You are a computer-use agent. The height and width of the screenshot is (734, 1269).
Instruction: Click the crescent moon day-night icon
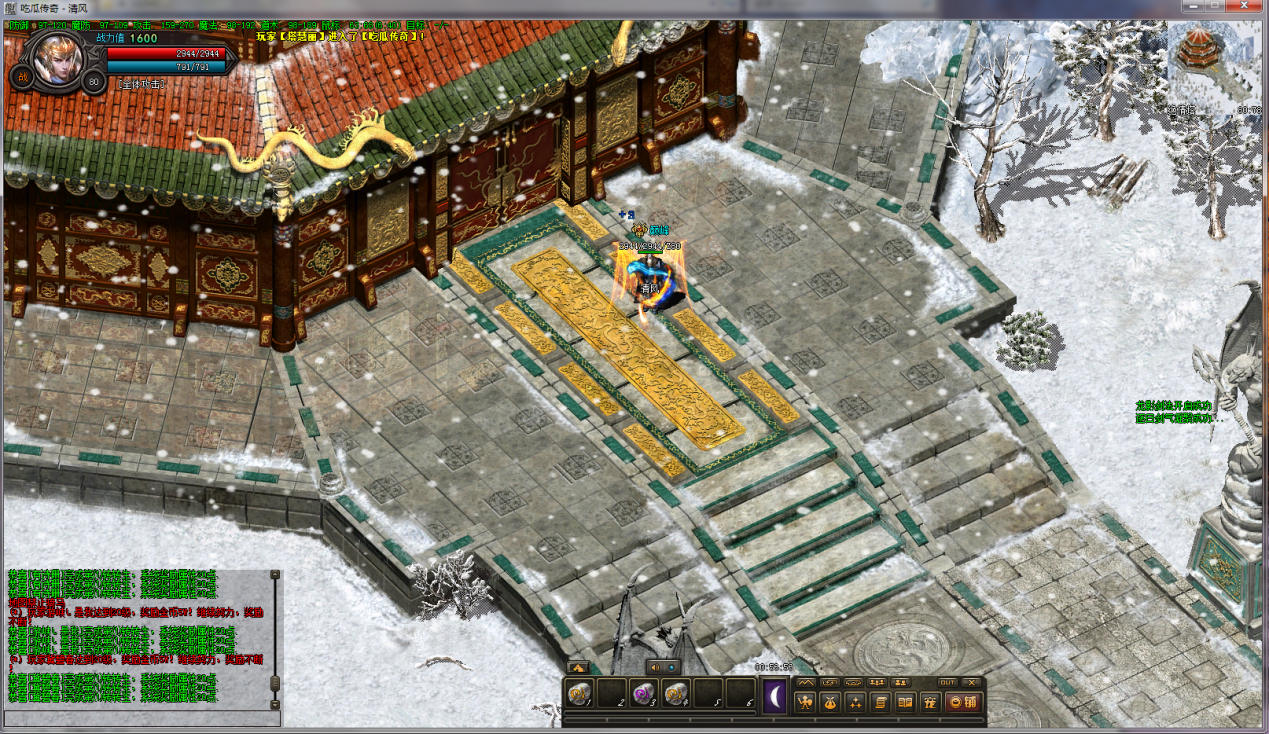click(x=776, y=695)
